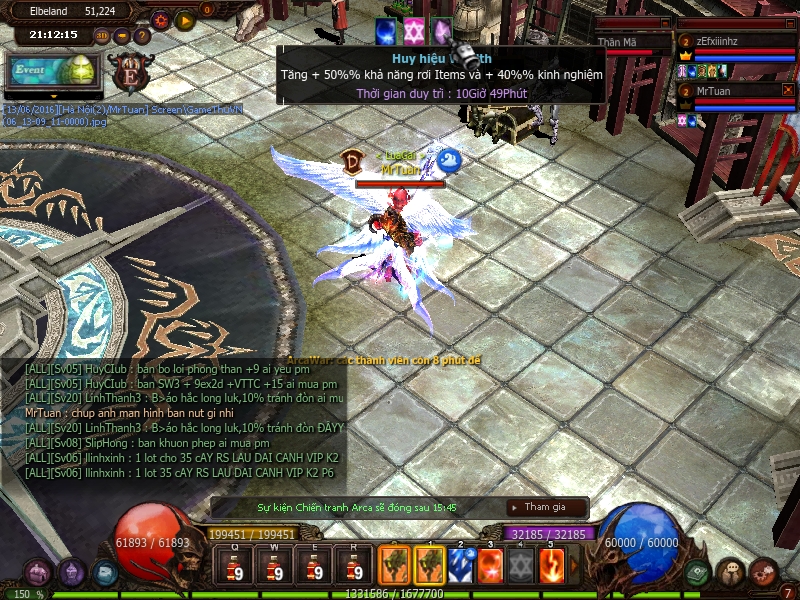Remove MrTuan with the party X button
Viewport: 800px width, 600px height.
(x=788, y=90)
